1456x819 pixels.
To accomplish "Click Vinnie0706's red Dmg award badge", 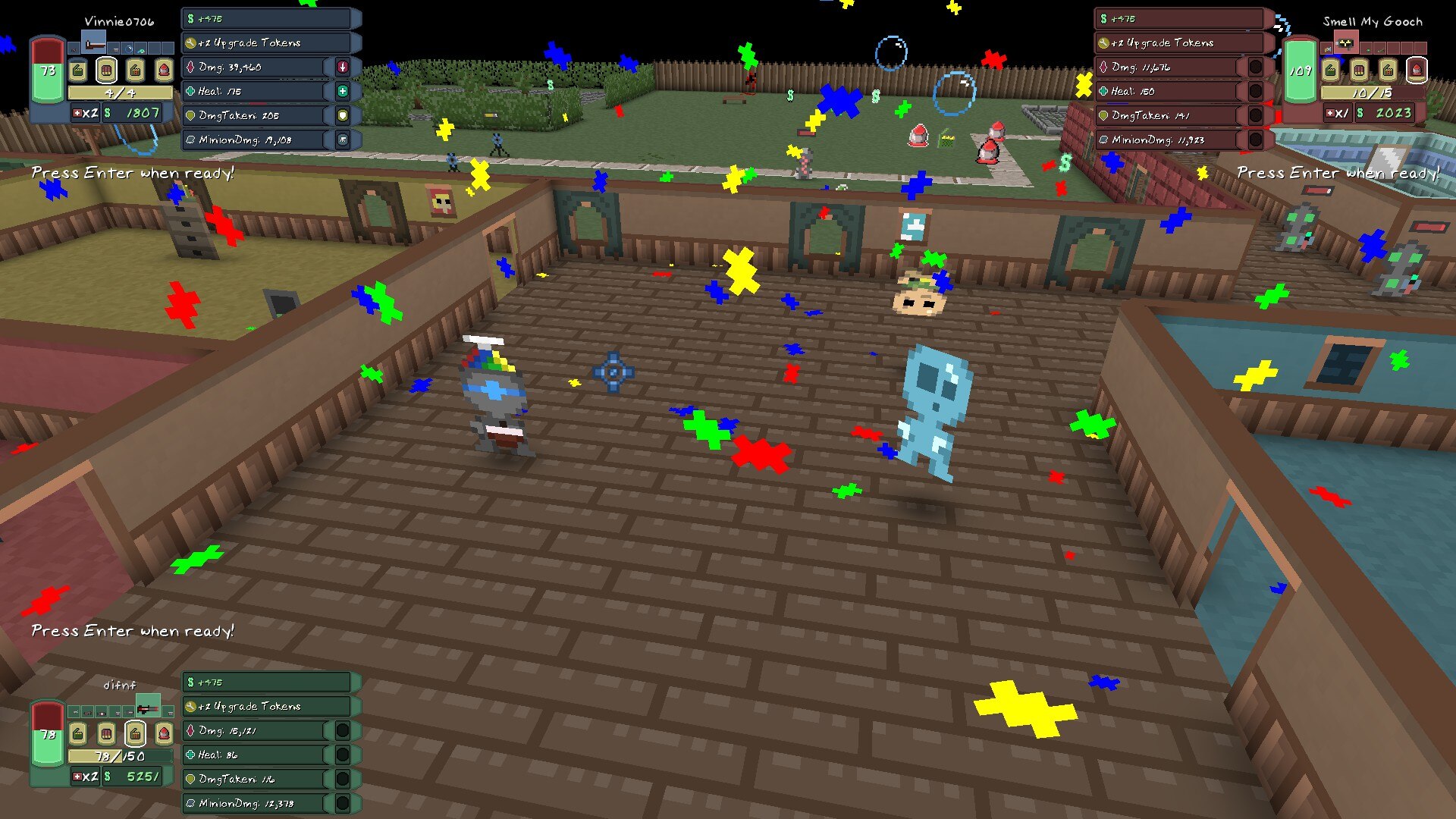I will coord(343,67).
